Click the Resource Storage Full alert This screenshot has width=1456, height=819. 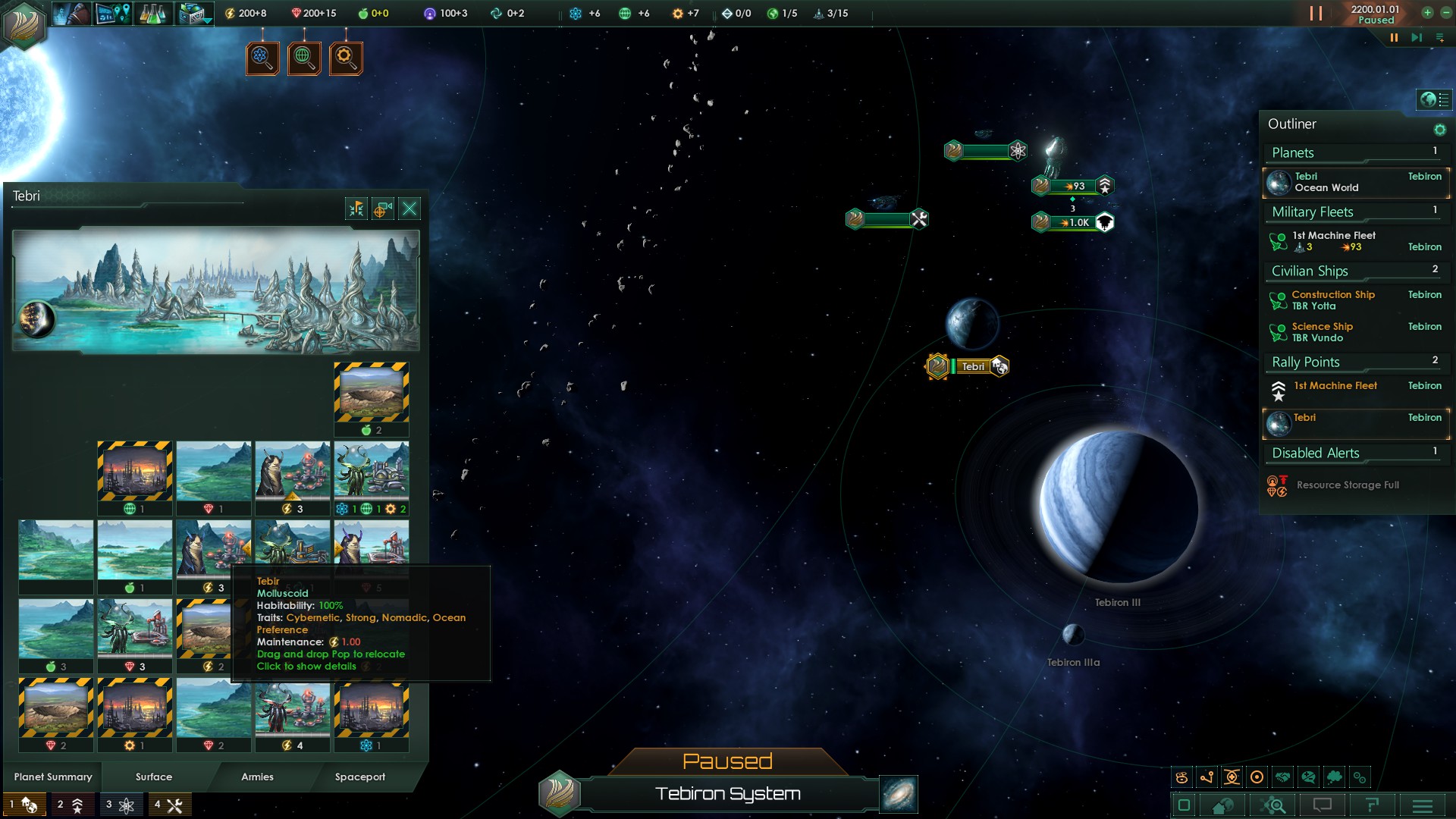(x=1347, y=485)
